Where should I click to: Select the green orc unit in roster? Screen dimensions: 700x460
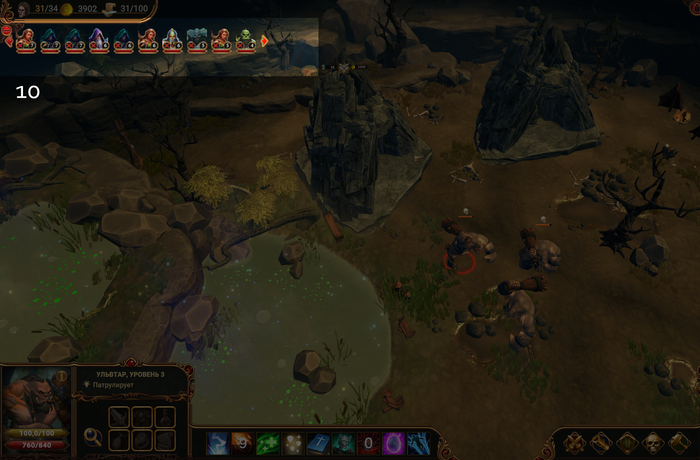(245, 40)
